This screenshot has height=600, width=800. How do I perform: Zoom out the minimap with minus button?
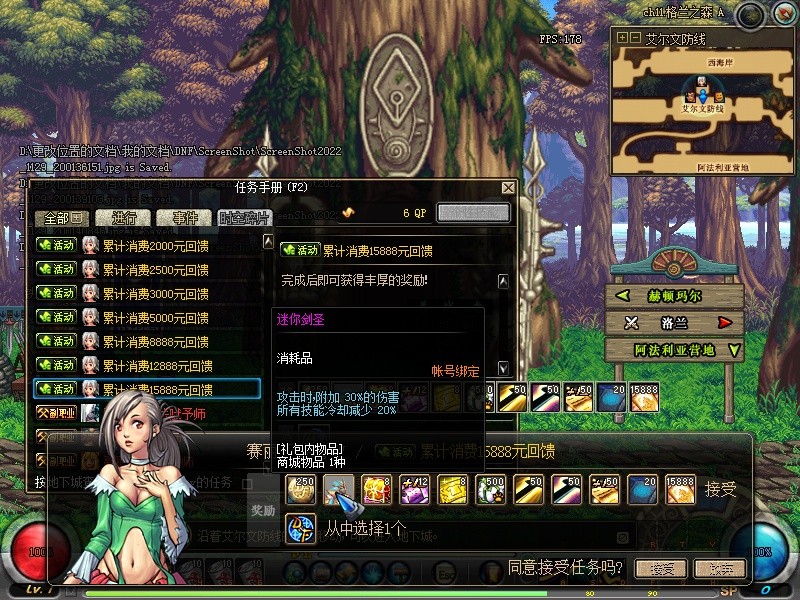(x=634, y=38)
